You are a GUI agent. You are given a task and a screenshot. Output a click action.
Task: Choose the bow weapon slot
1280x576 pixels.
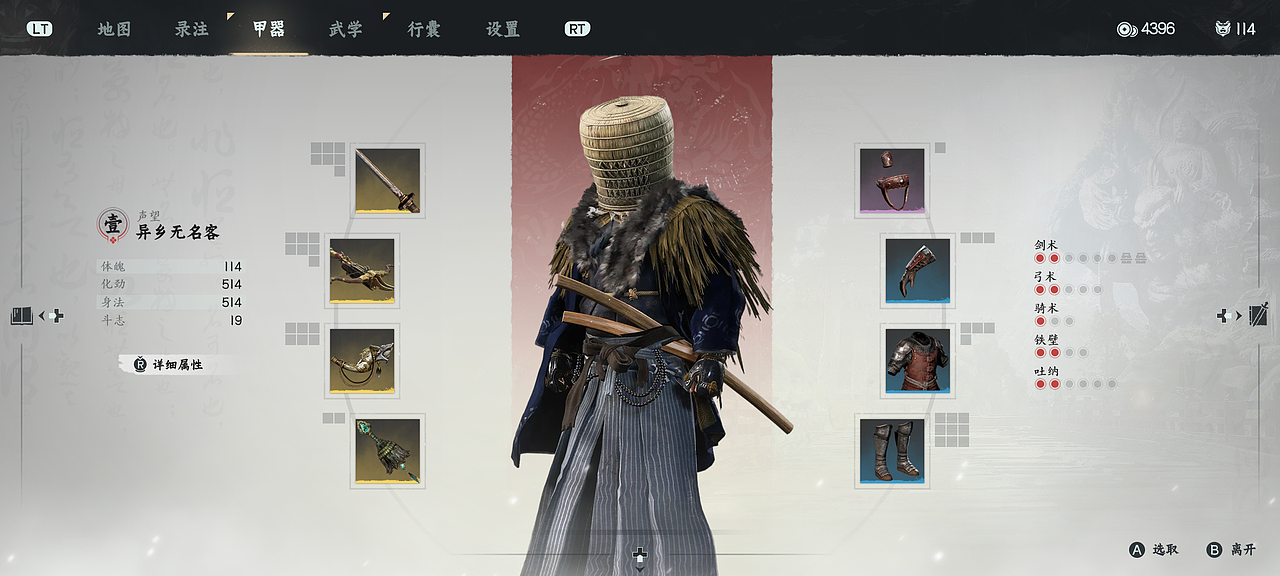pyautogui.click(x=362, y=271)
